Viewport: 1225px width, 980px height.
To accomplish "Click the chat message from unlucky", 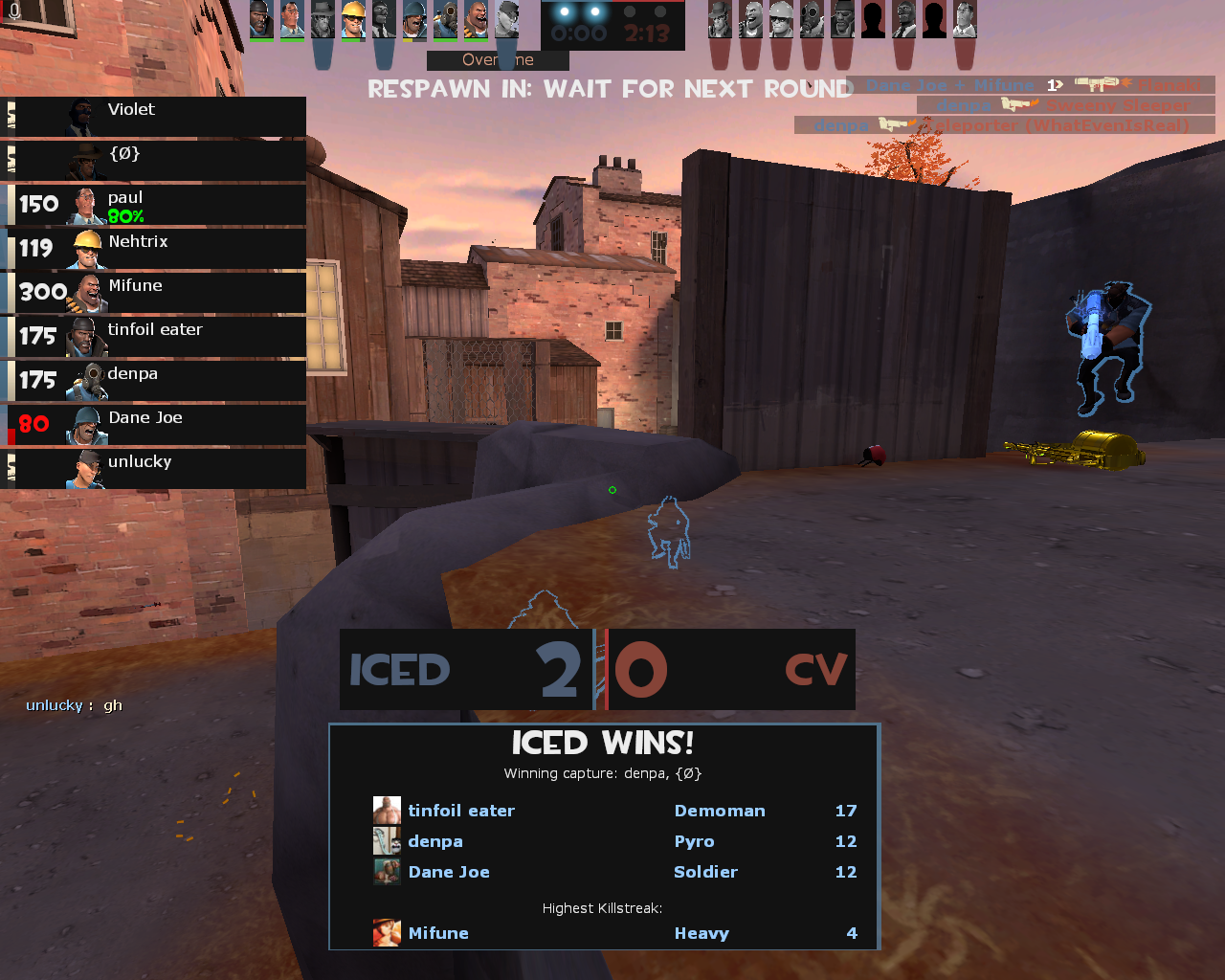I will click(x=75, y=705).
